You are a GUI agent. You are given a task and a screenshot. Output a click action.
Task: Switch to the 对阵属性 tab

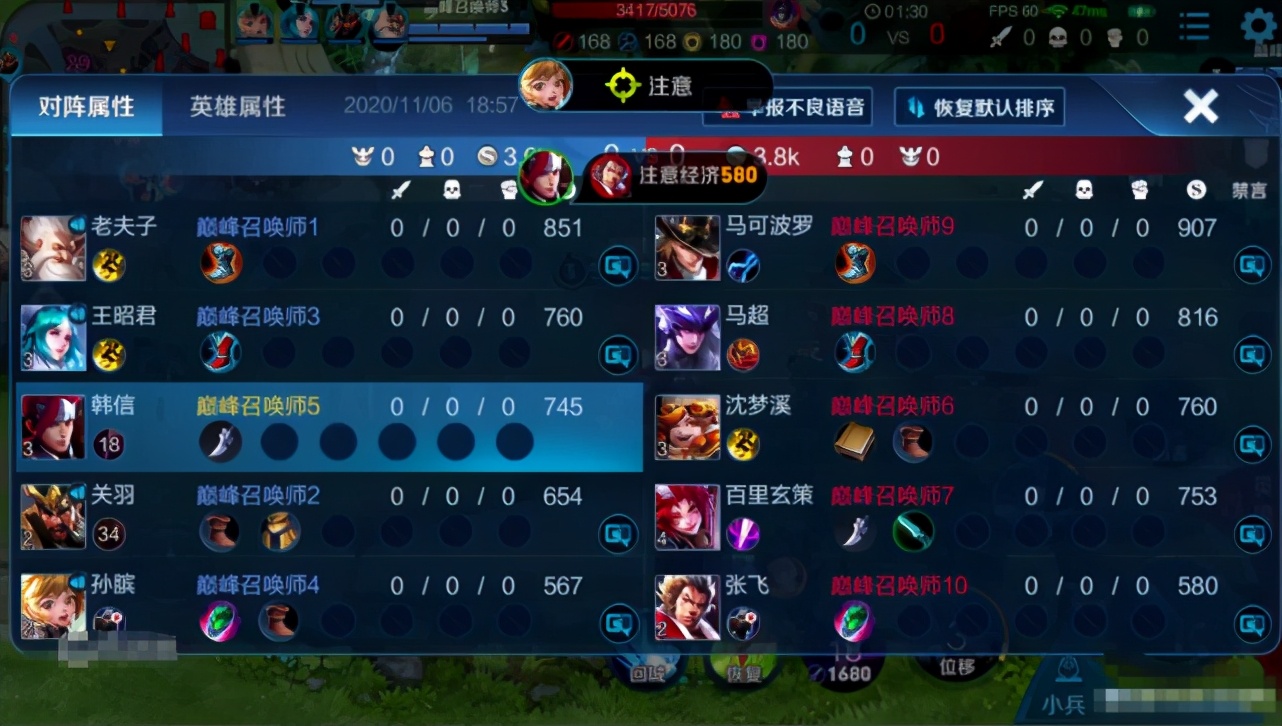point(87,107)
